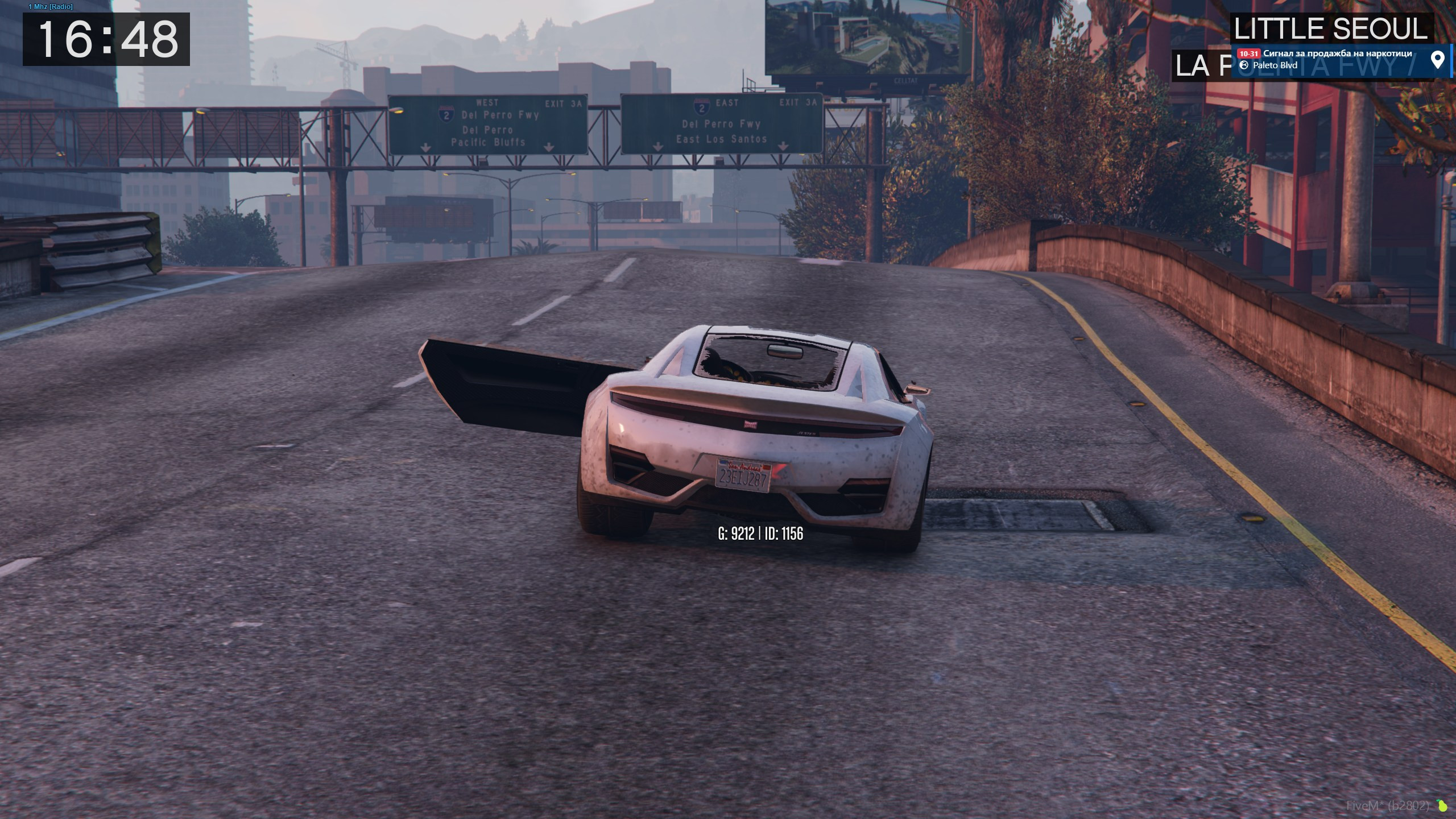1456x819 pixels.
Task: Click the map pin icon on dispatch alert
Action: 1437,60
